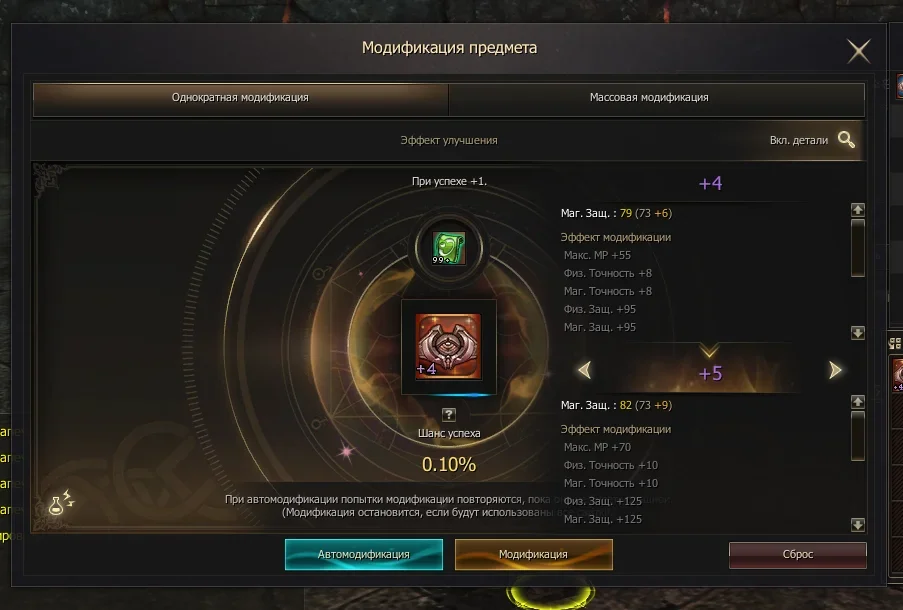Select the green scroll material slot

tap(449, 246)
